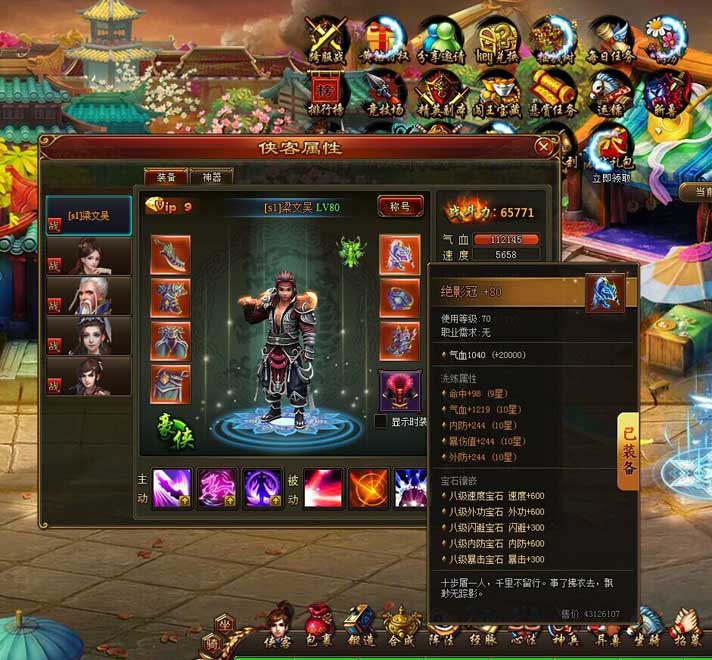Open 每日任务 daily quests
Screen dimensions: 712x660
point(611,42)
